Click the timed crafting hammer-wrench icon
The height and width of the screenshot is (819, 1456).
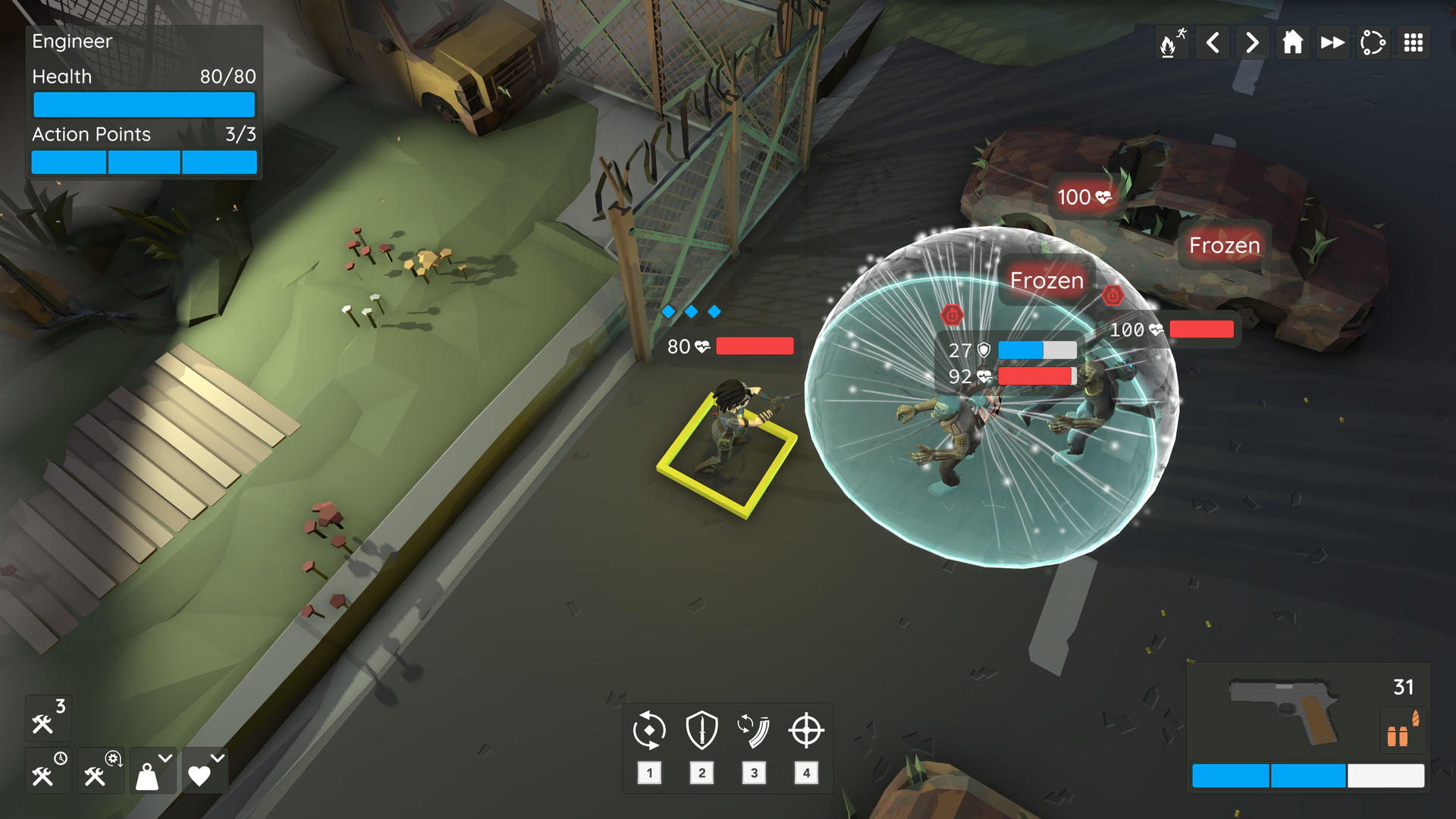[47, 770]
